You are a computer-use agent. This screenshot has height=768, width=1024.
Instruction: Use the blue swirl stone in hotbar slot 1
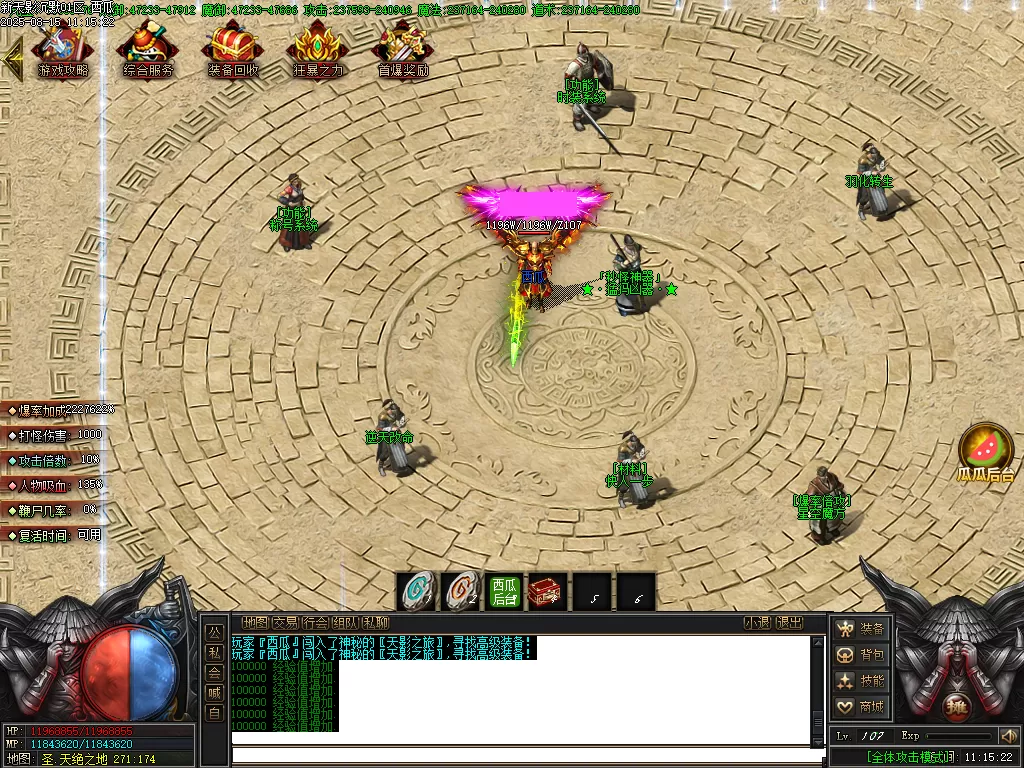click(x=416, y=591)
